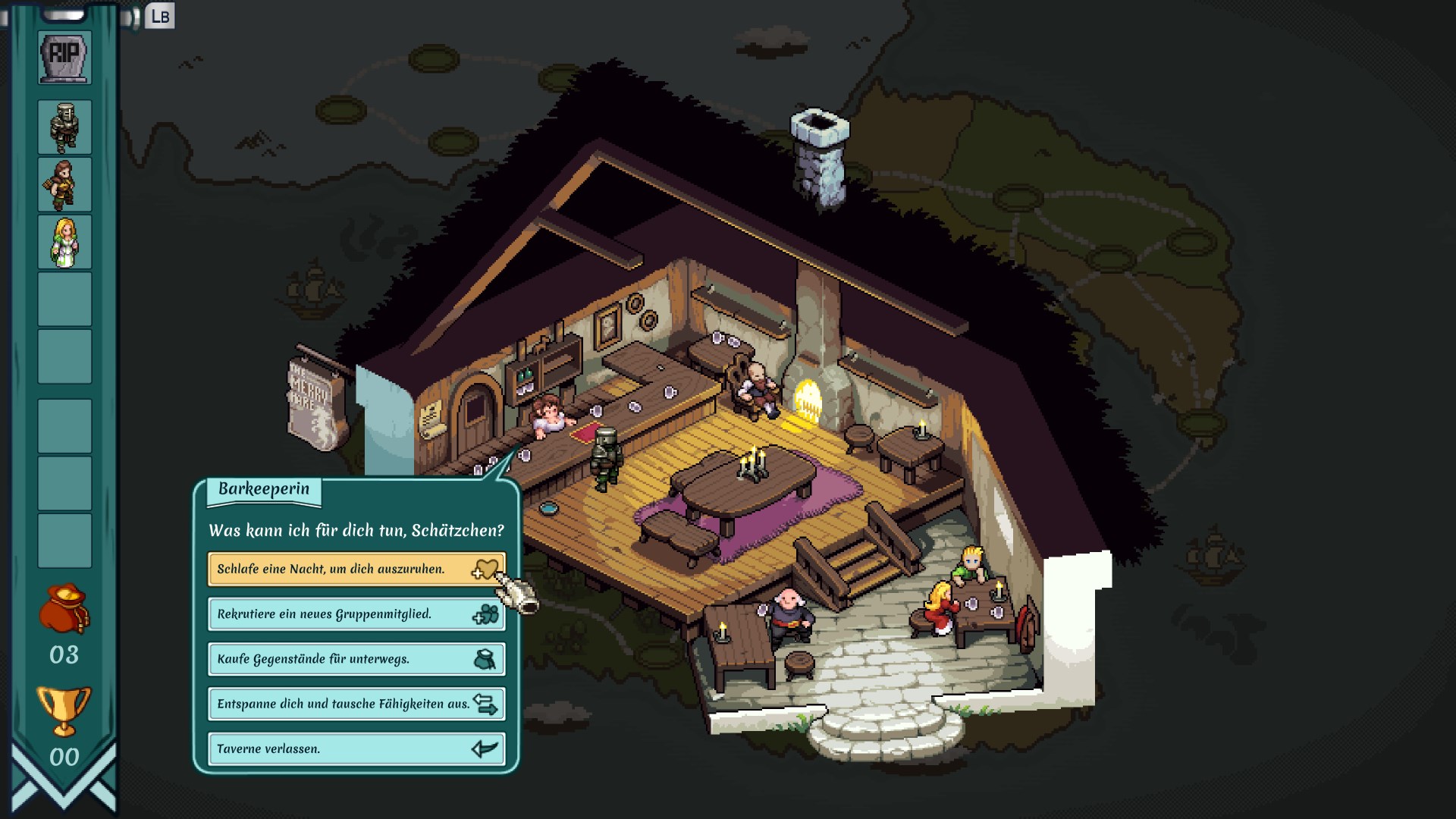Image resolution: width=1456 pixels, height=819 pixels.
Task: Open the gold coin pouch icon
Action: [x=64, y=608]
